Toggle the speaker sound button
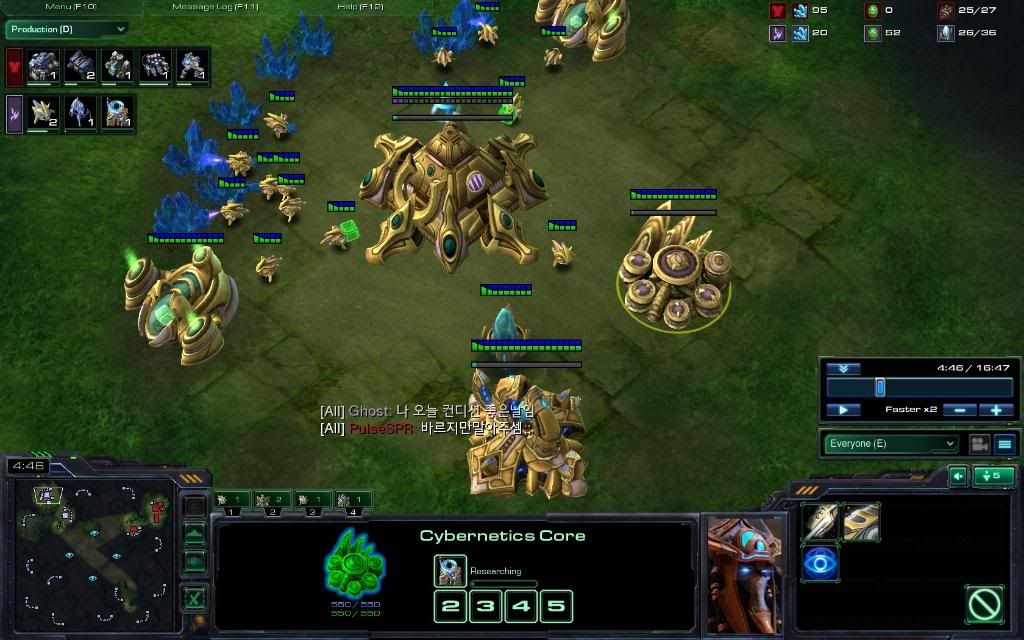 pyautogui.click(x=958, y=476)
